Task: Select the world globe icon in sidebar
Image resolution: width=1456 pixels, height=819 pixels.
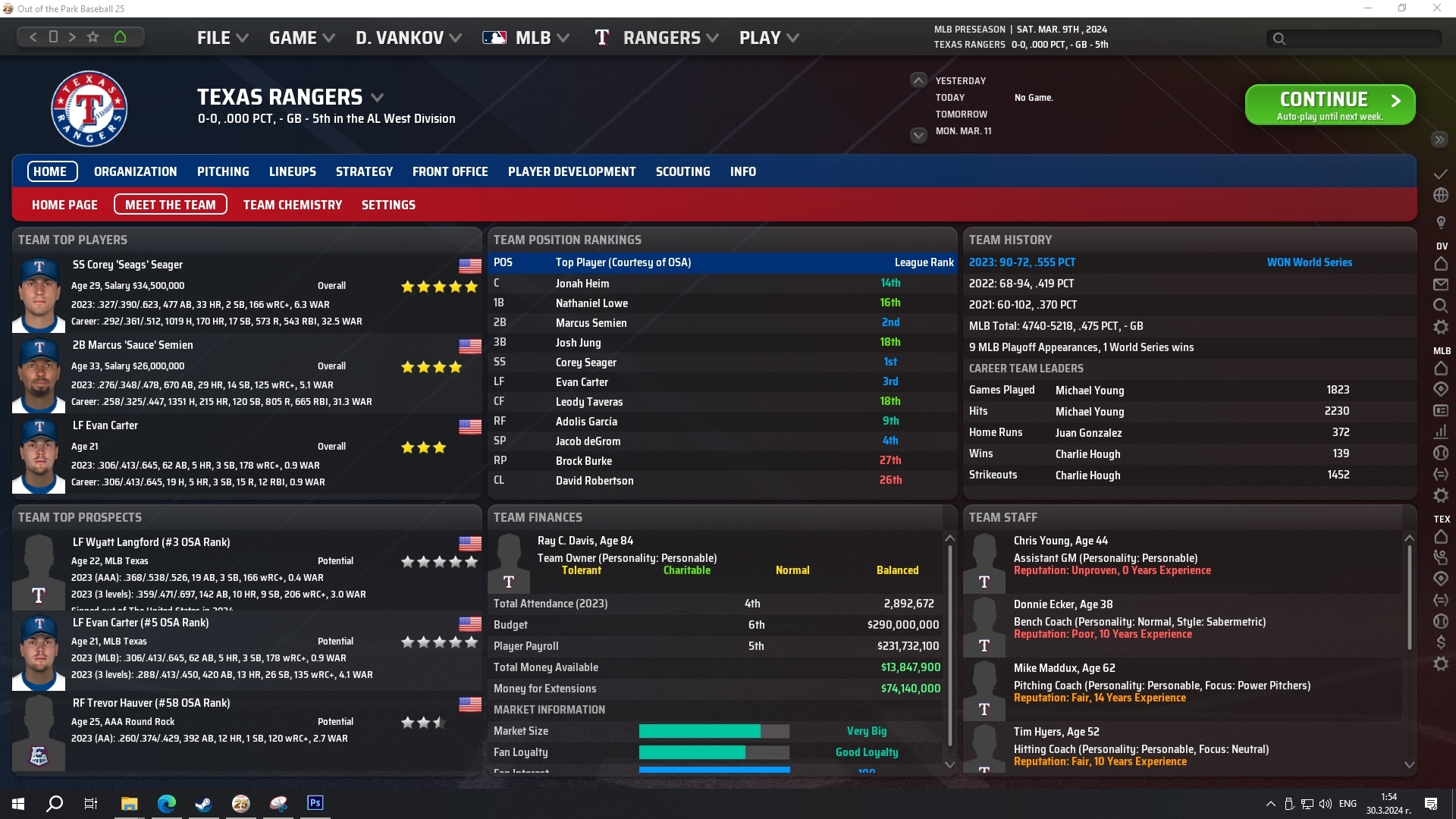Action: coord(1441,195)
